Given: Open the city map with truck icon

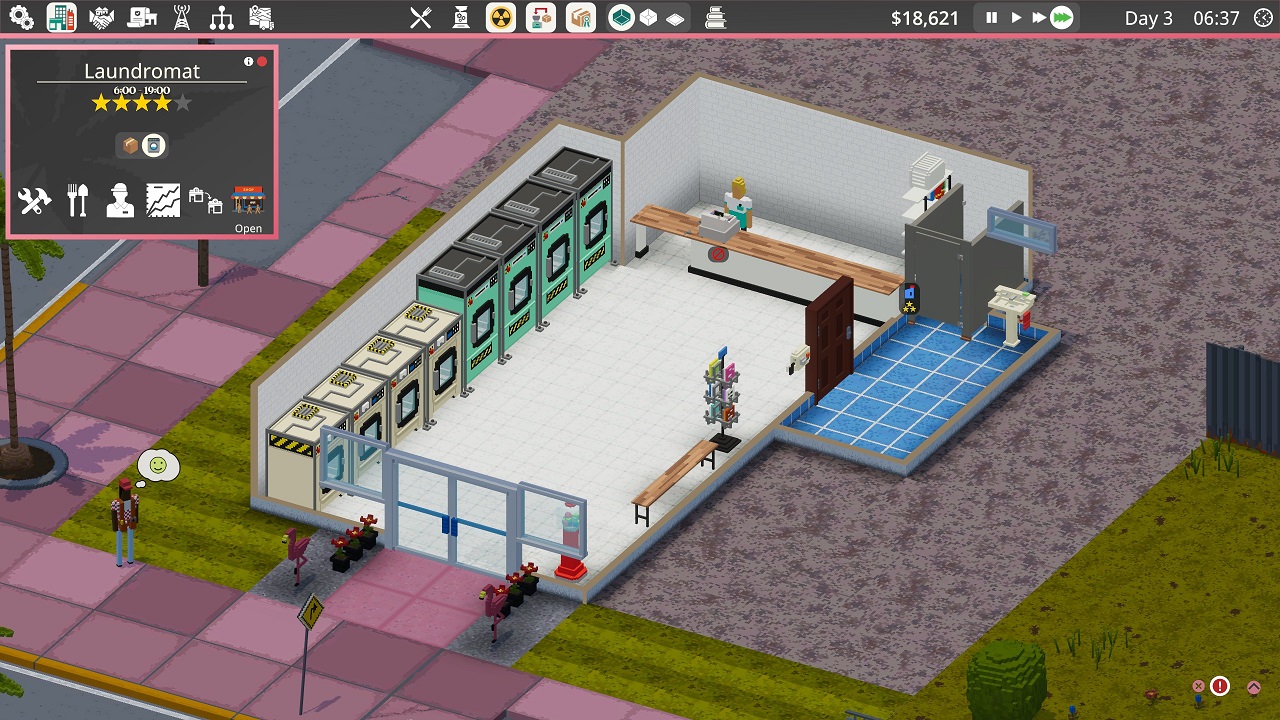Looking at the screenshot, I should point(261,18).
